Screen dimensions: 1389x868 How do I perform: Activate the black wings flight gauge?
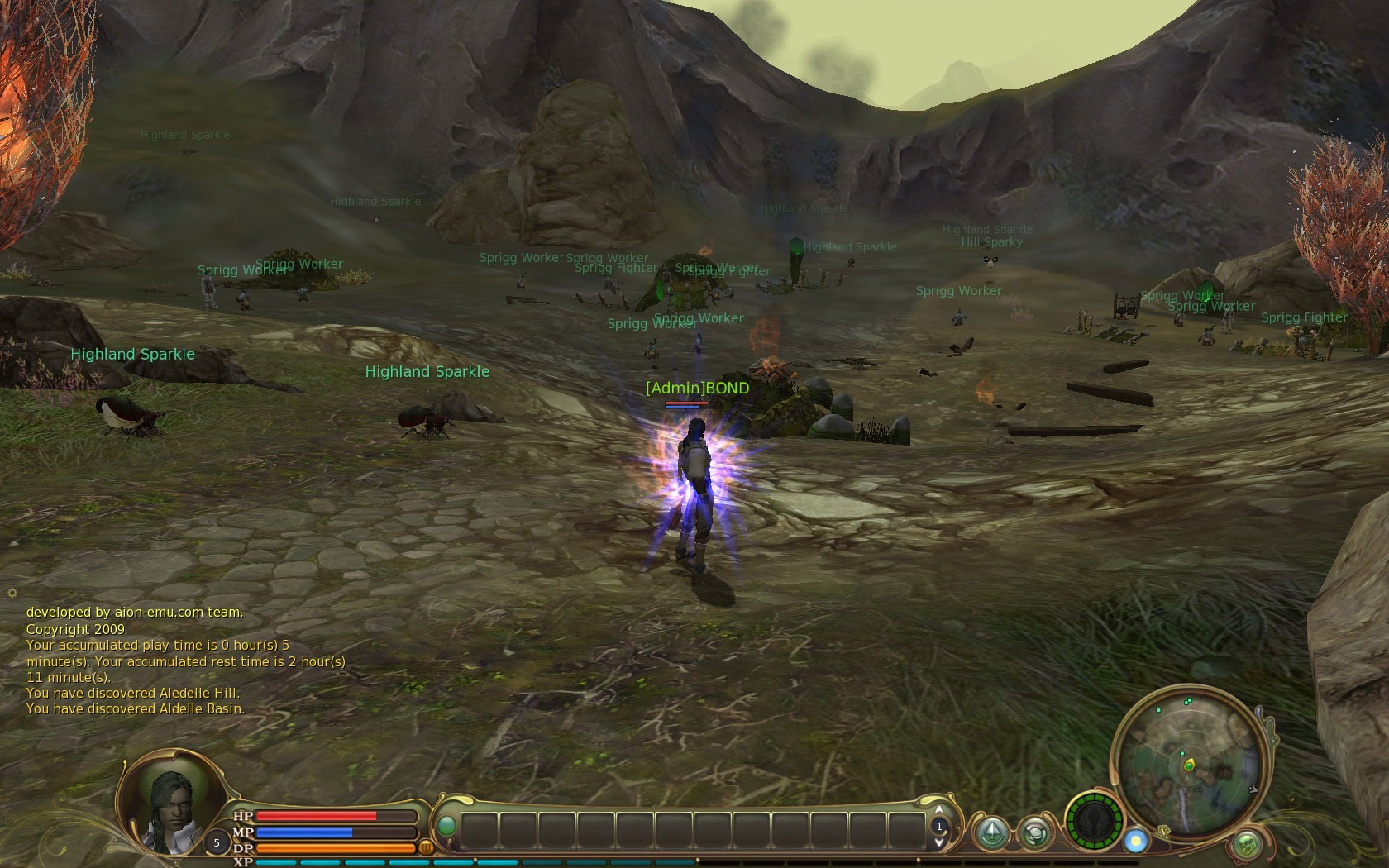point(1095,822)
